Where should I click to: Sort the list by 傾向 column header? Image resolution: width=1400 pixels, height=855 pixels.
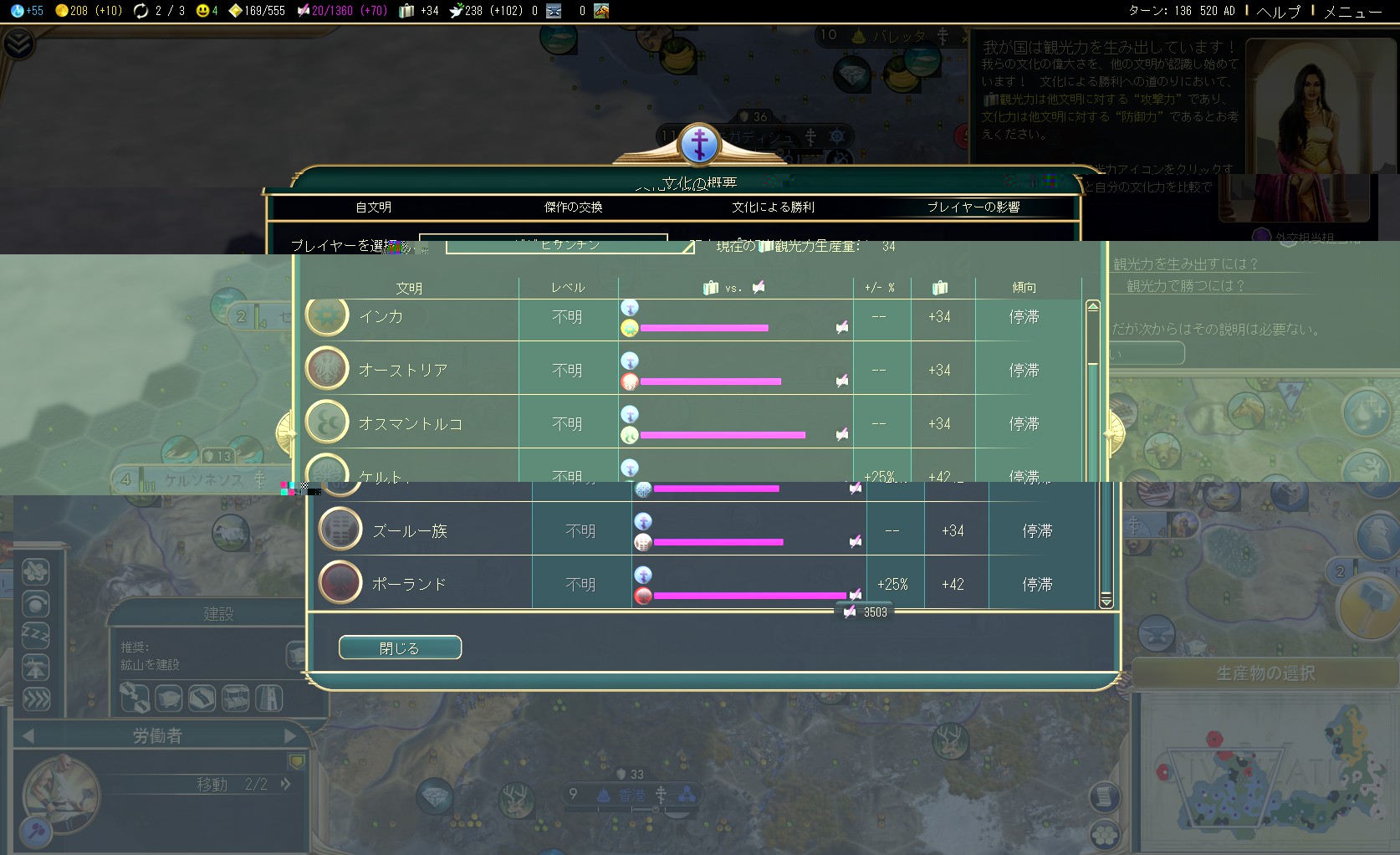(1024, 288)
